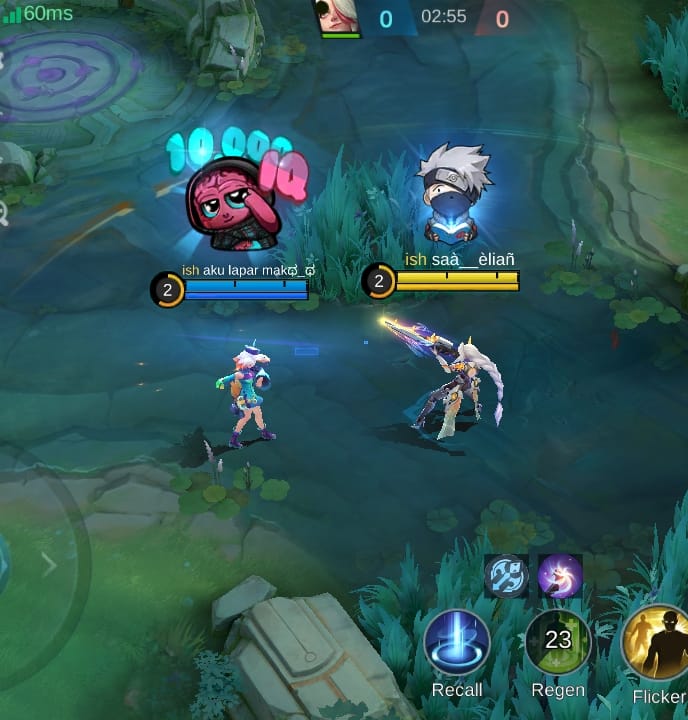Tap the crossed axes equipment icon
688x720 pixels.
506,576
